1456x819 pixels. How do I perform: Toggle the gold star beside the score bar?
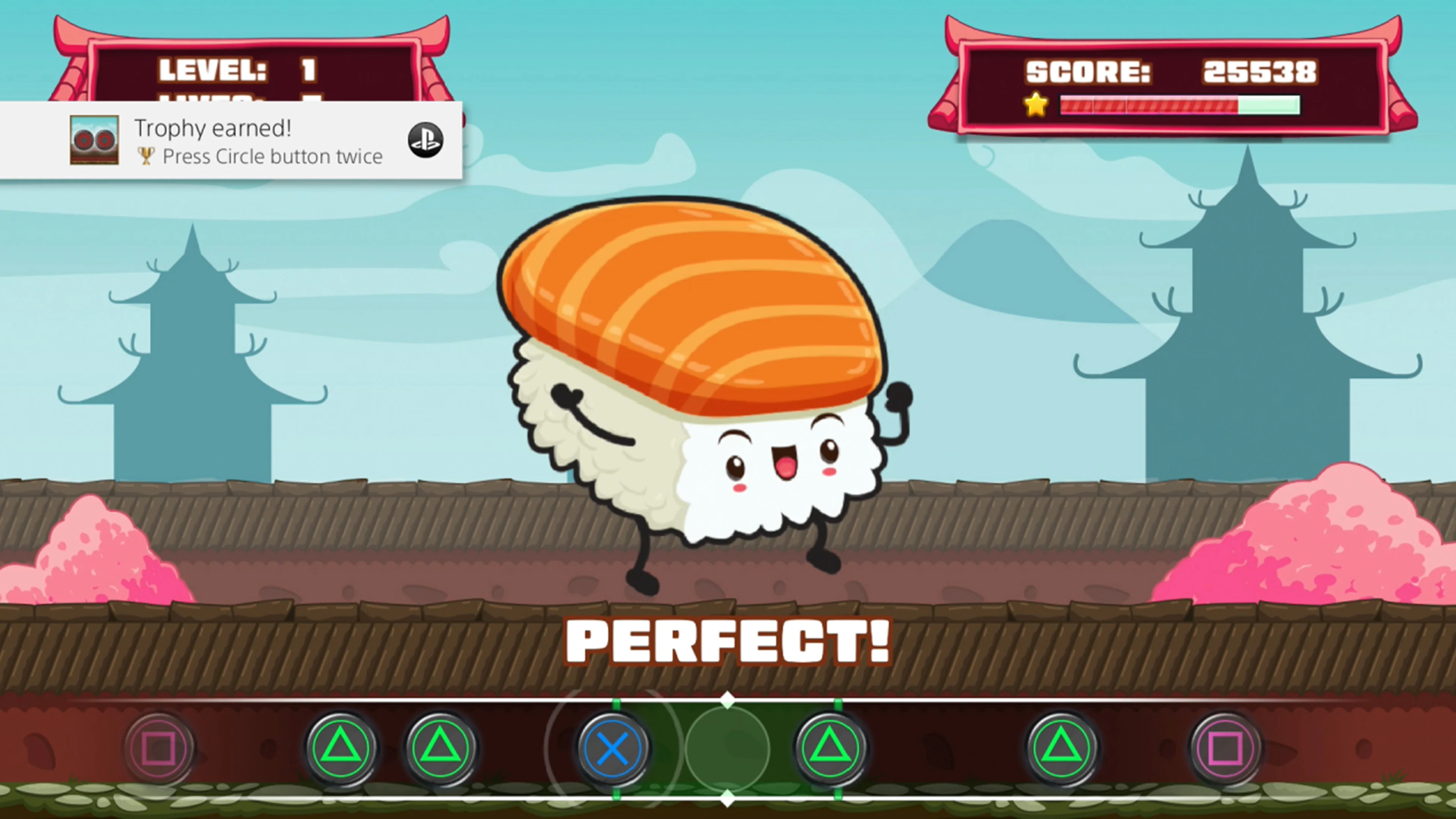pyautogui.click(x=1036, y=105)
